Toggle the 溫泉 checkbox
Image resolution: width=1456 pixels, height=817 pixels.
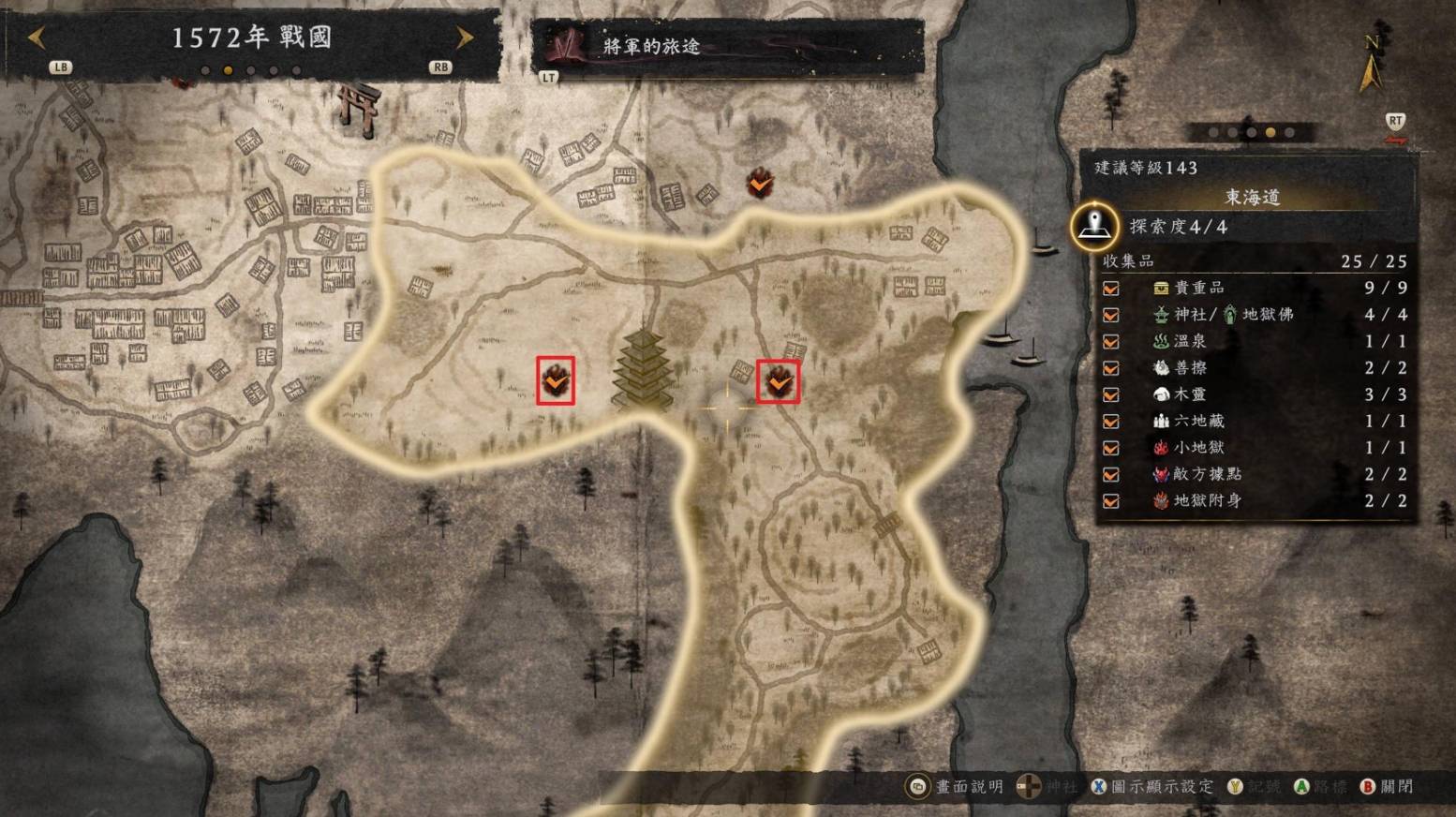[x=1111, y=342]
